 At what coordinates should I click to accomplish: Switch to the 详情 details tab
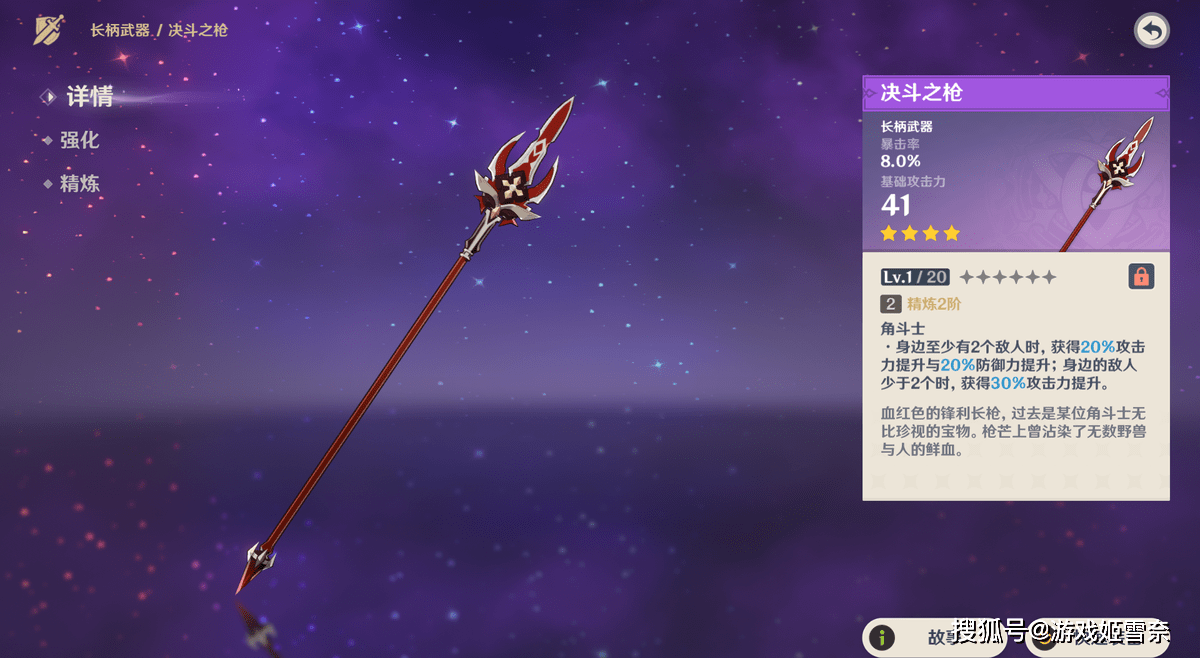(88, 97)
